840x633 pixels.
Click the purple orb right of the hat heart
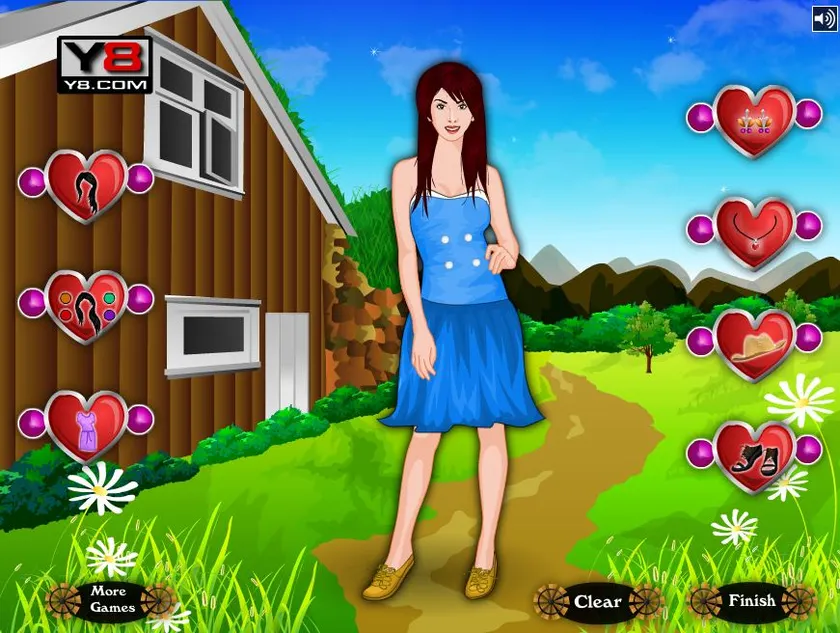tap(811, 341)
